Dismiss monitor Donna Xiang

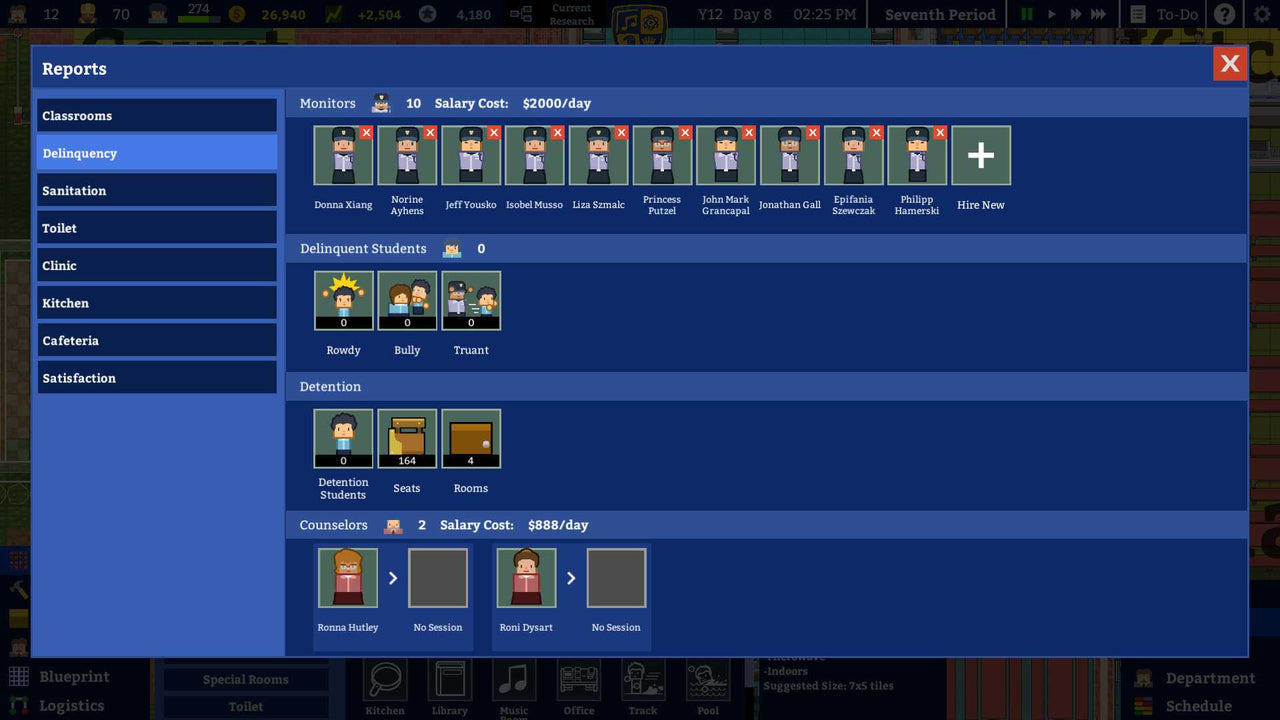367,131
